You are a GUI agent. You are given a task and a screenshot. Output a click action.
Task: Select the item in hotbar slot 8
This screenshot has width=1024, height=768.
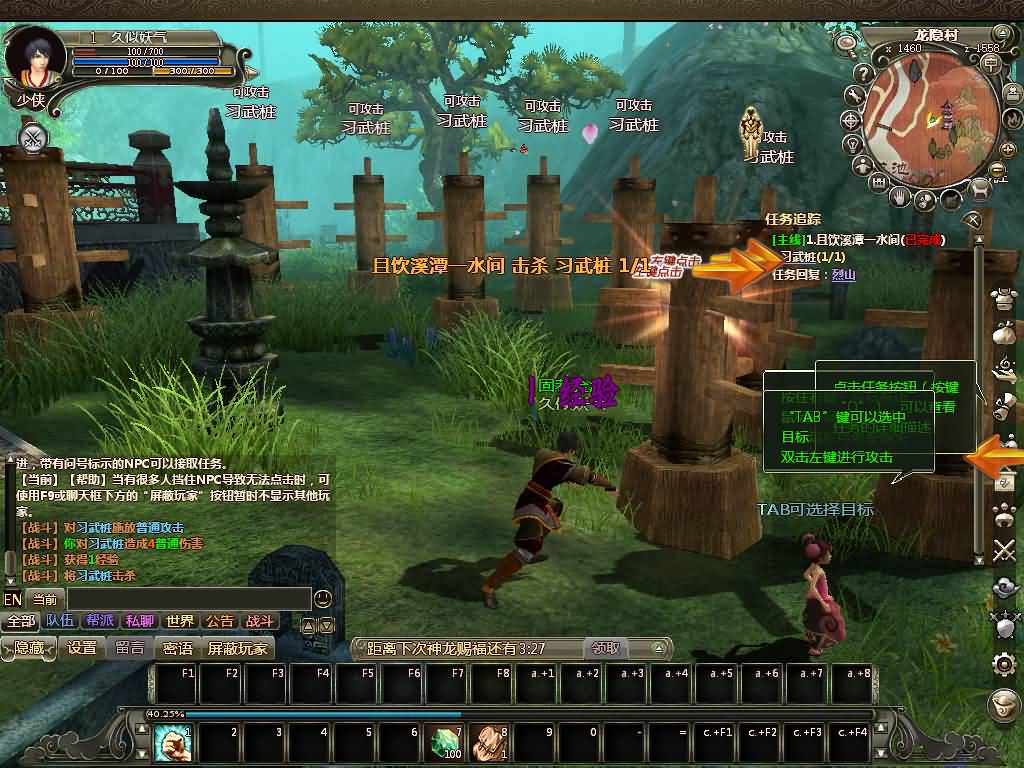point(489,743)
